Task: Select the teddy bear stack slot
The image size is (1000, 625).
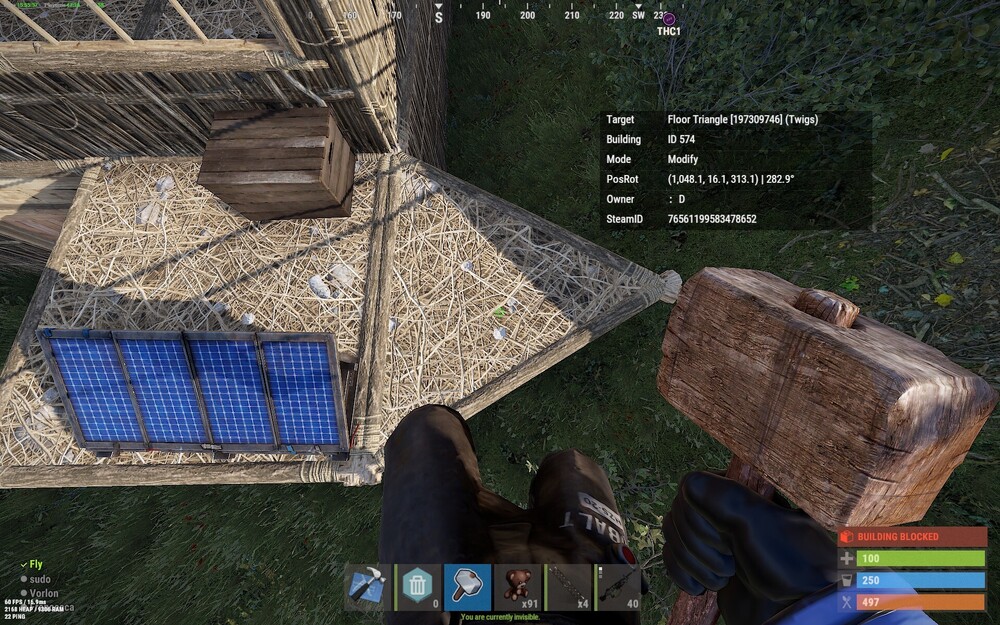Action: 518,587
